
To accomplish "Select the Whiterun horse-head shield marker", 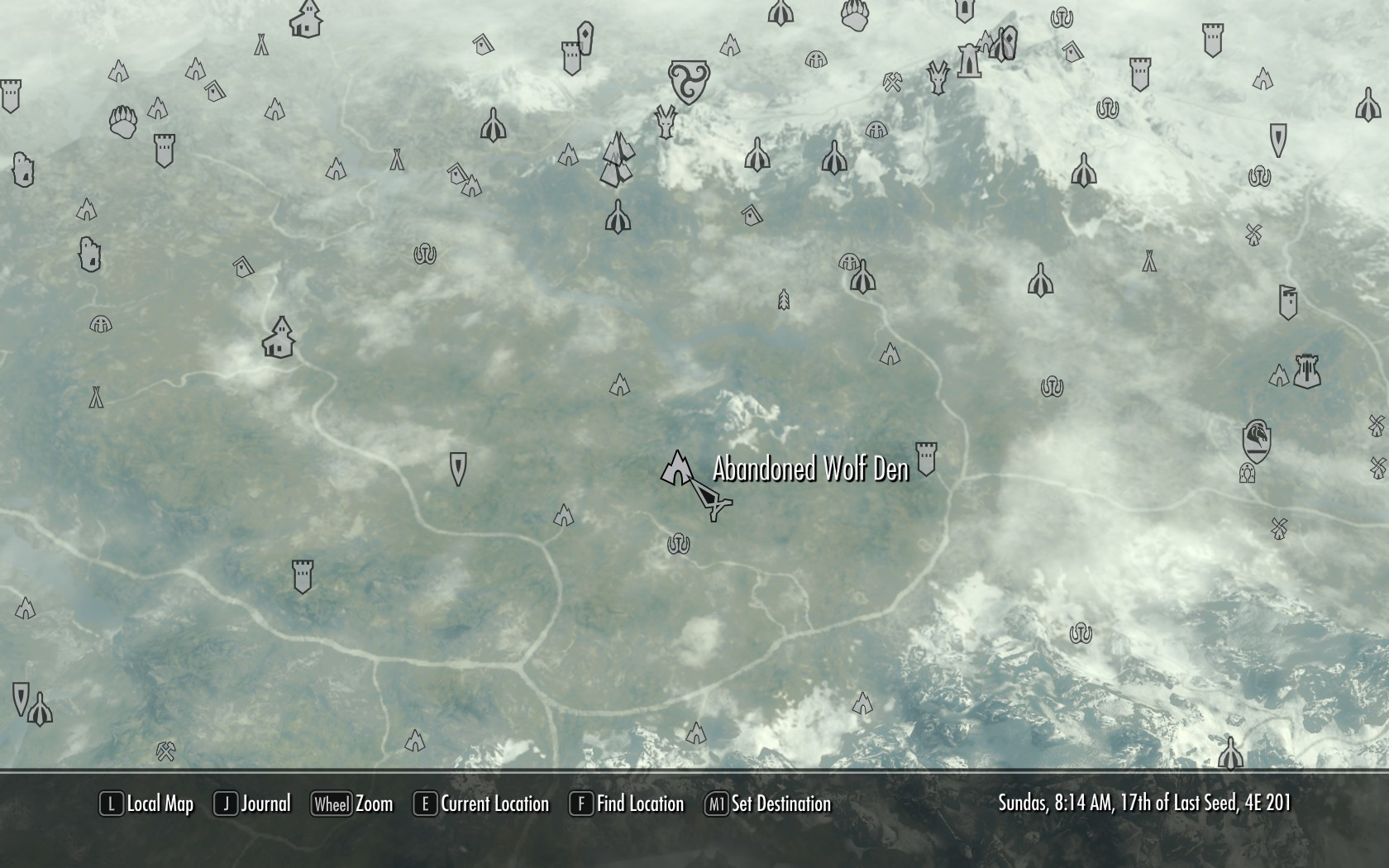I will (1256, 440).
